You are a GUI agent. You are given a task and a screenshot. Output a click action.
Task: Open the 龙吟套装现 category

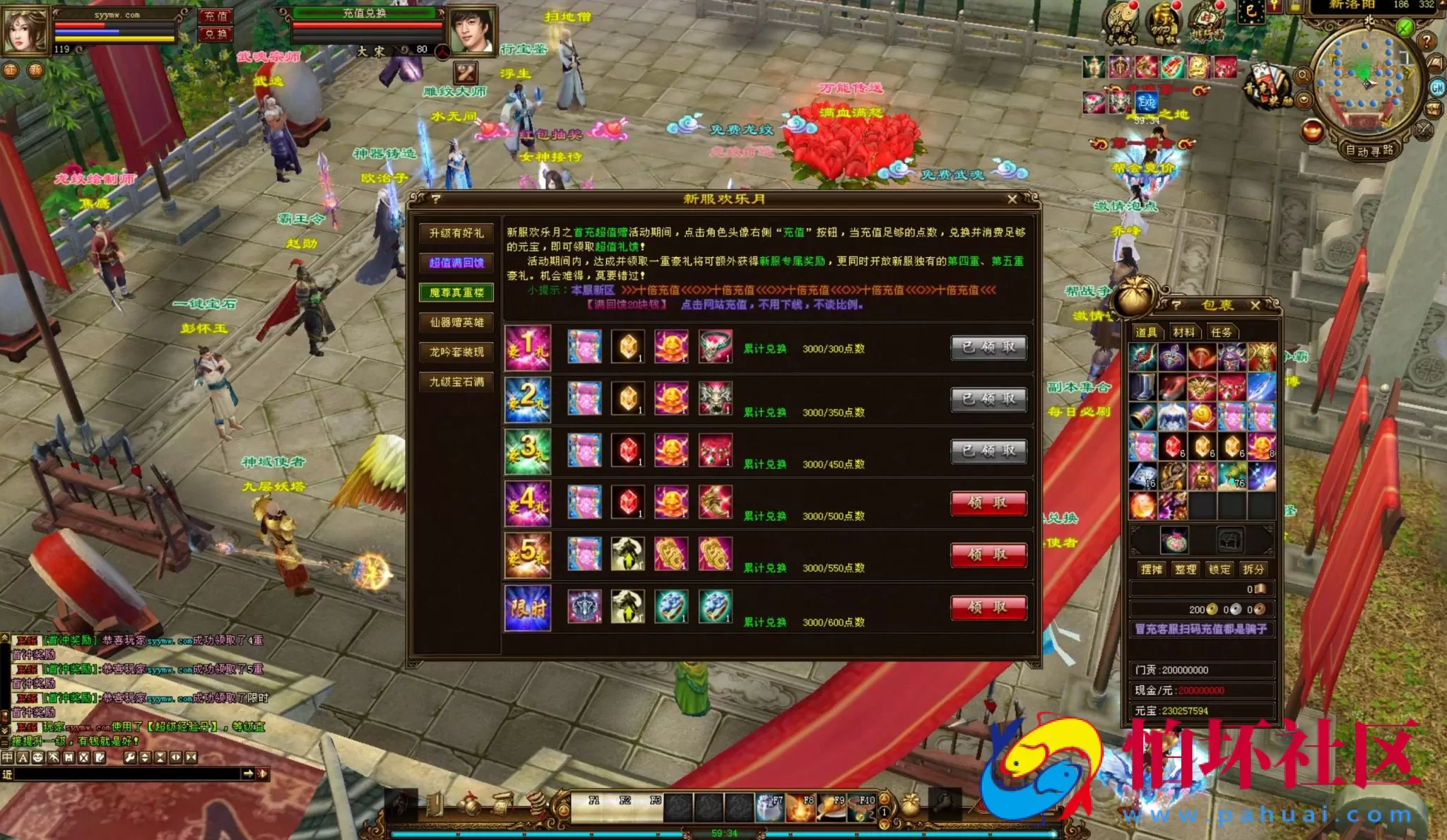[456, 352]
